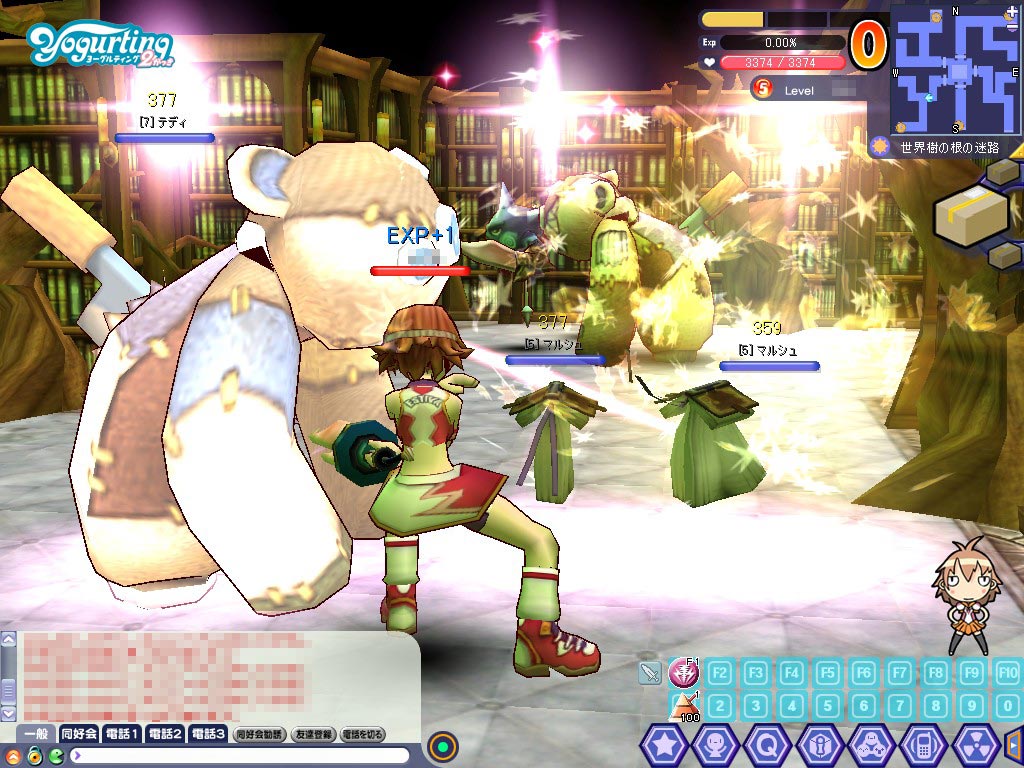Viewport: 1024px width, 768px height.
Task: Select the 電話1 chat tab
Action: (122, 734)
